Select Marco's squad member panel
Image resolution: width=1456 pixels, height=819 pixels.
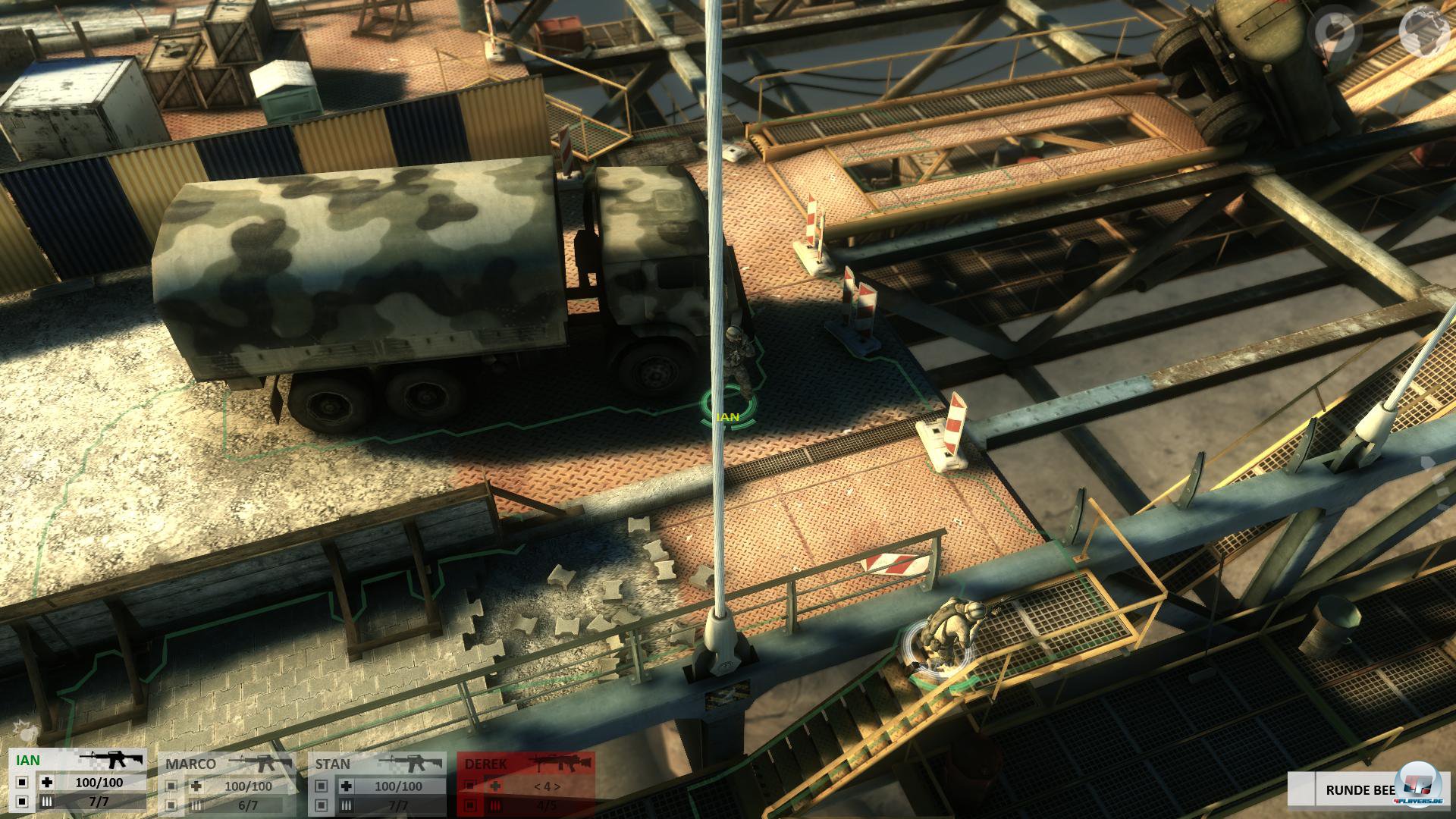pos(191,764)
